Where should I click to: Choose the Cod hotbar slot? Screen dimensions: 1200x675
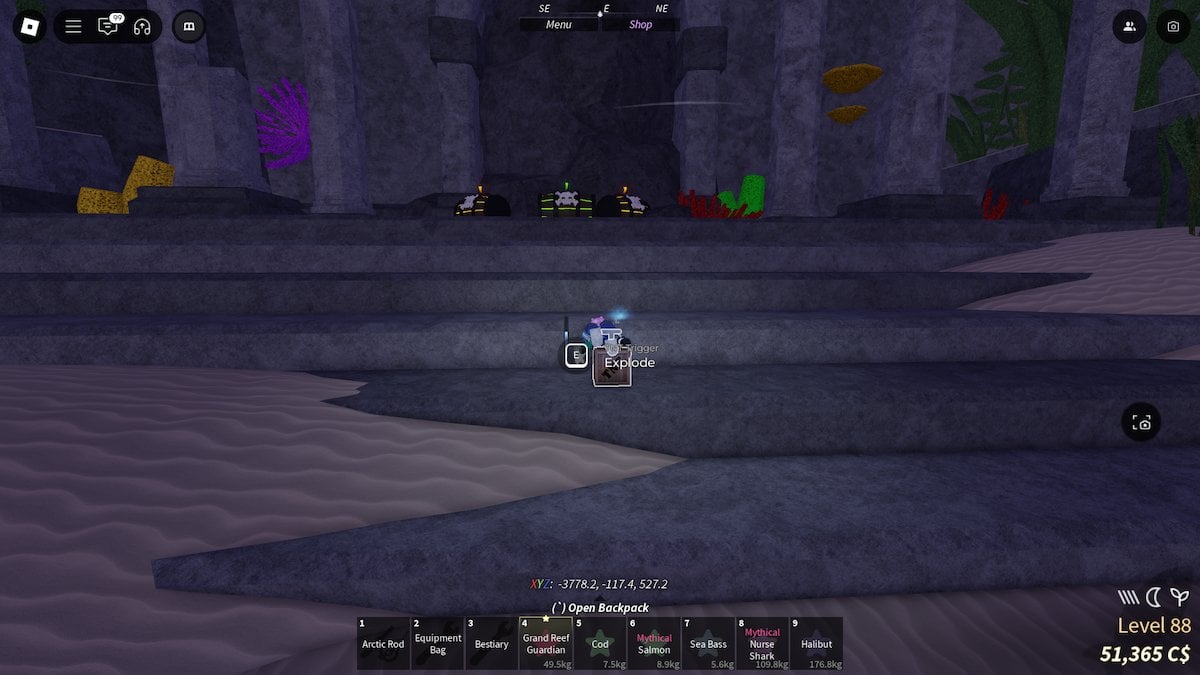pos(600,643)
